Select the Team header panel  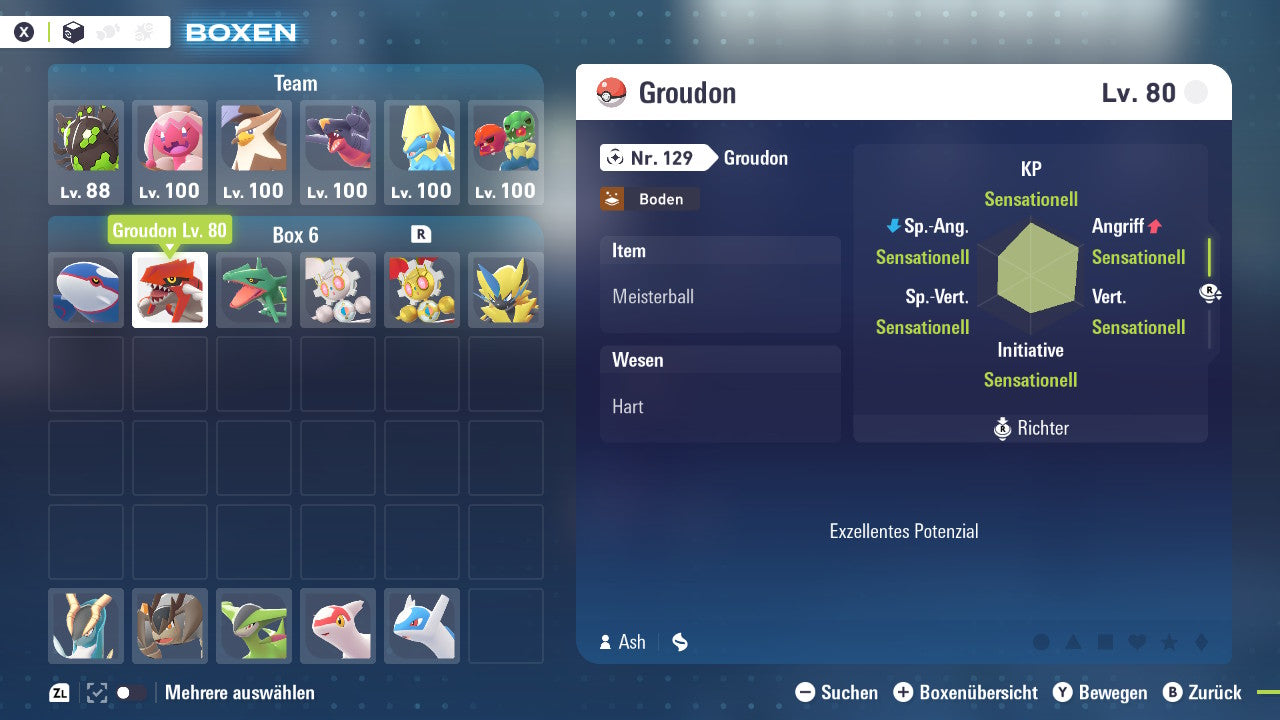[295, 83]
